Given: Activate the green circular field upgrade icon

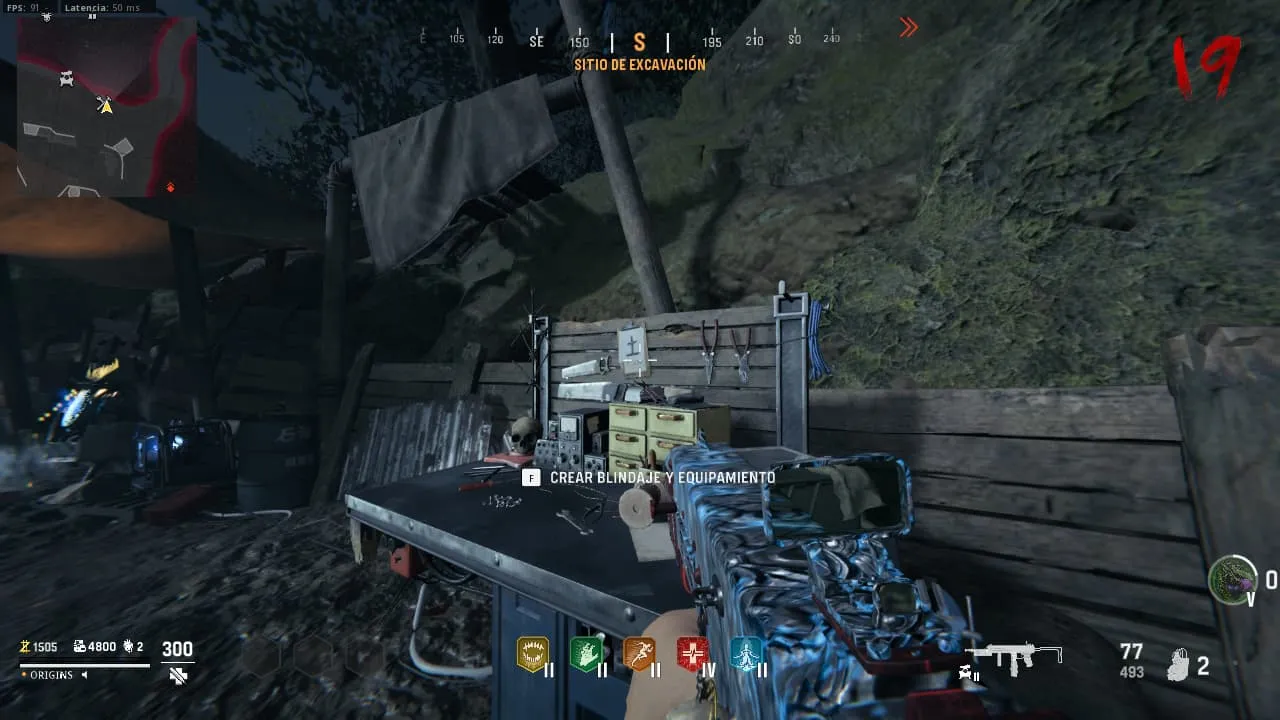Looking at the screenshot, I should 1232,579.
